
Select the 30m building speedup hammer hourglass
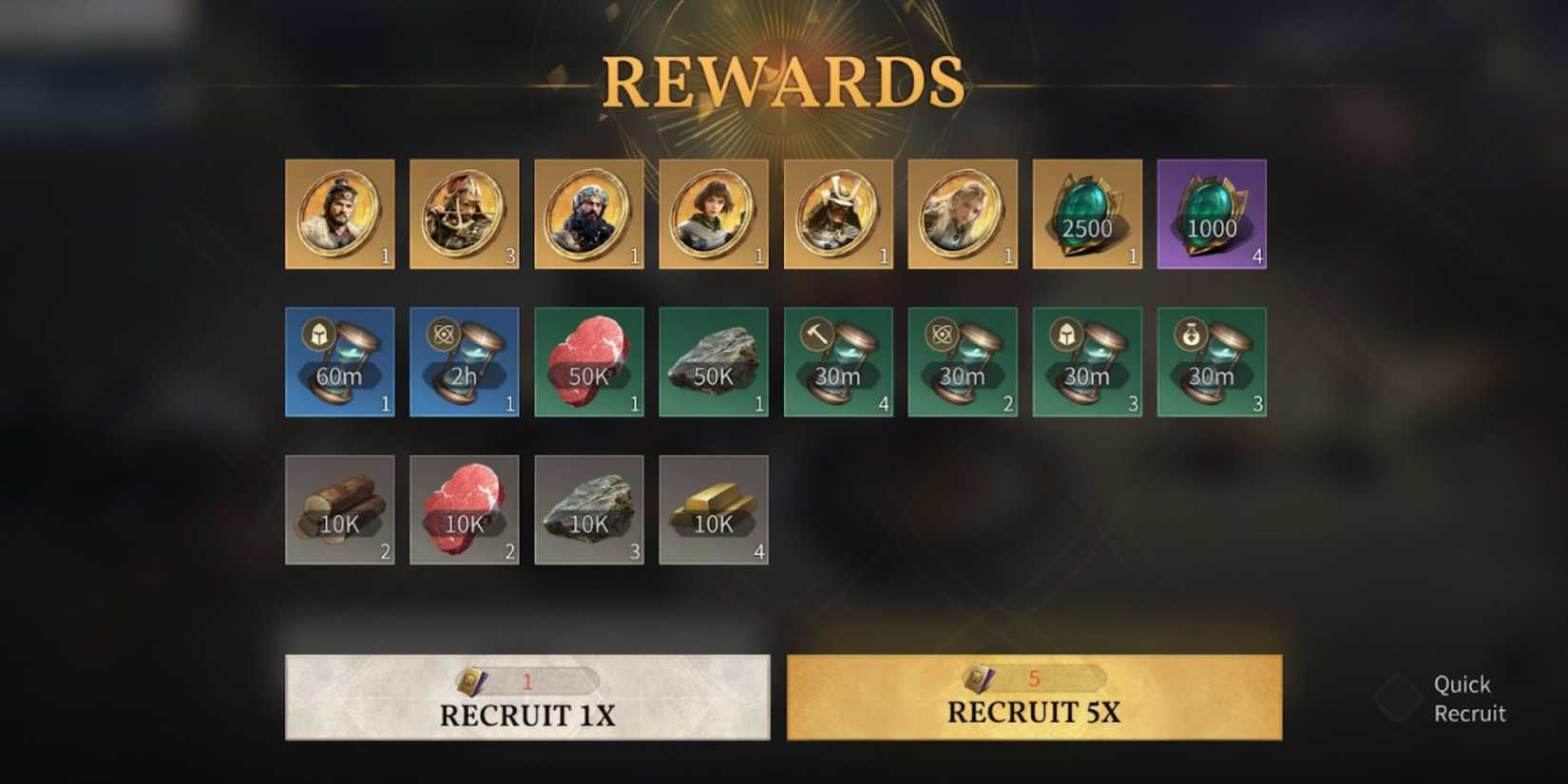pyautogui.click(x=838, y=363)
